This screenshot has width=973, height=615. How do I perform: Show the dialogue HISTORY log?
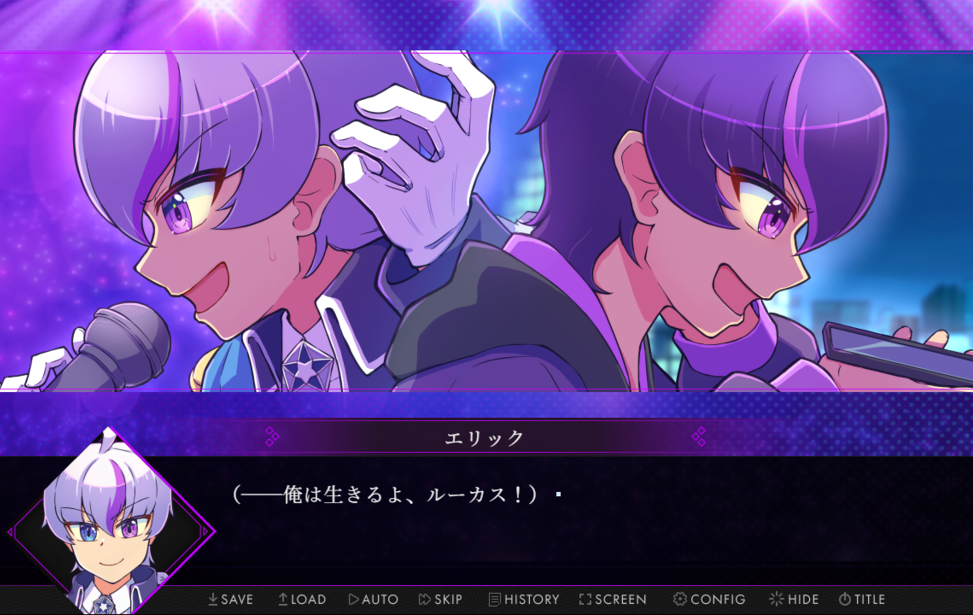[524, 599]
